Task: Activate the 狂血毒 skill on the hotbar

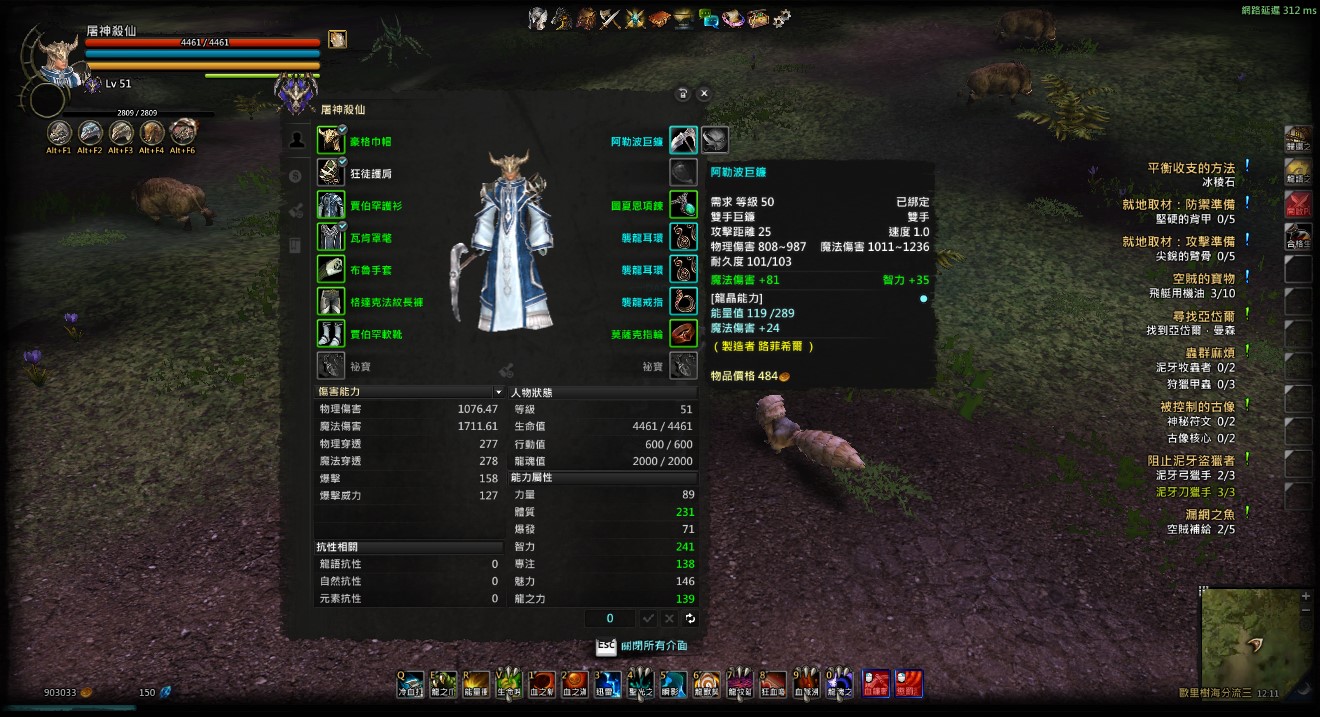Action: click(771, 684)
